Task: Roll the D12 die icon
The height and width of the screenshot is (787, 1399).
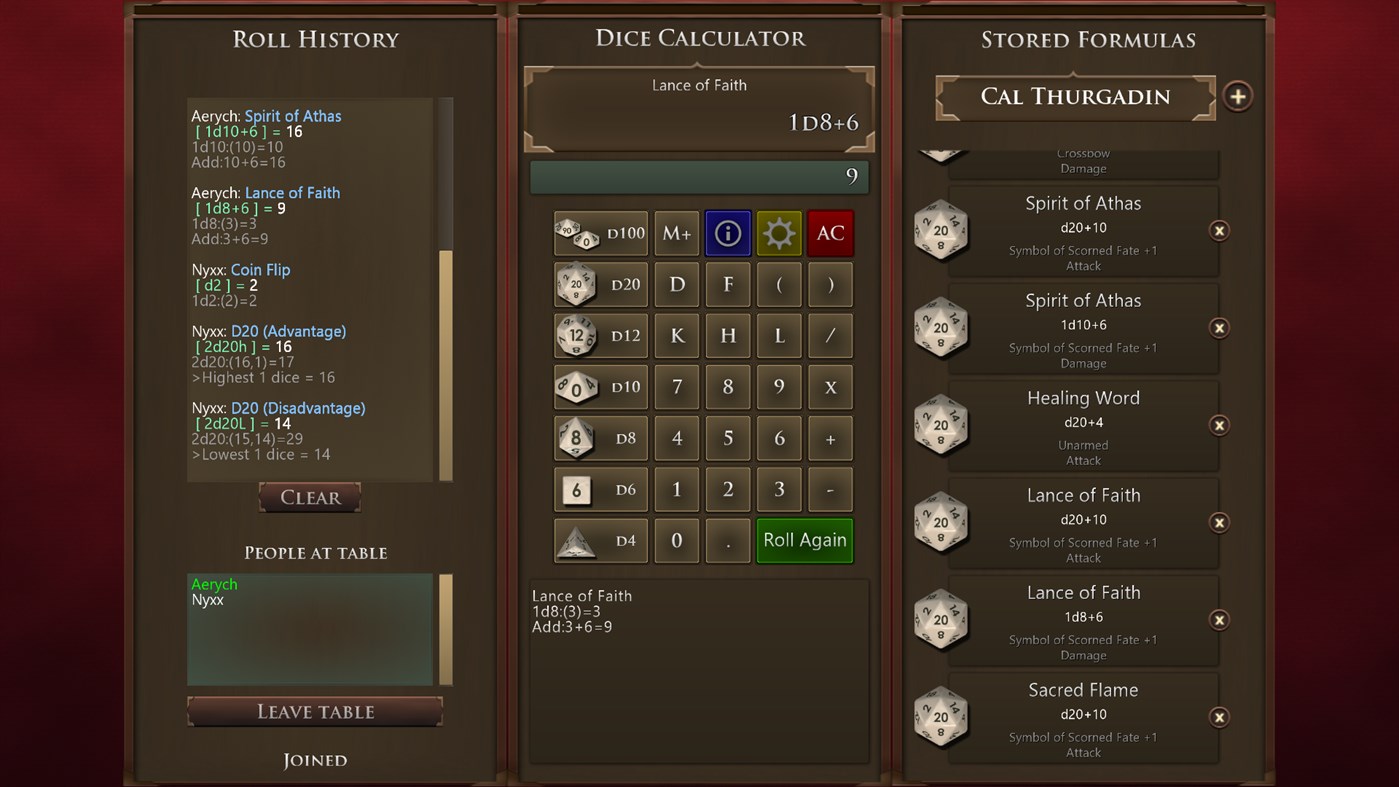Action: pos(600,336)
